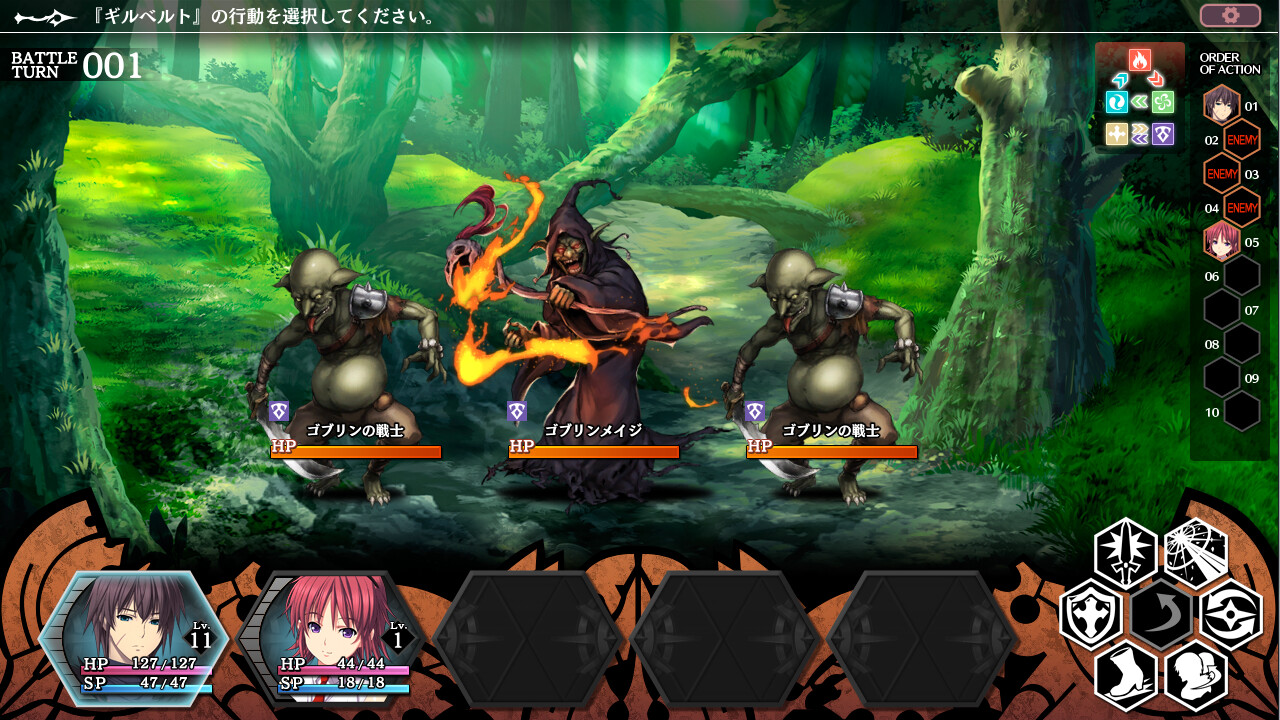
Task: Click the fire element icon in affinity chart
Action: tap(1139, 60)
